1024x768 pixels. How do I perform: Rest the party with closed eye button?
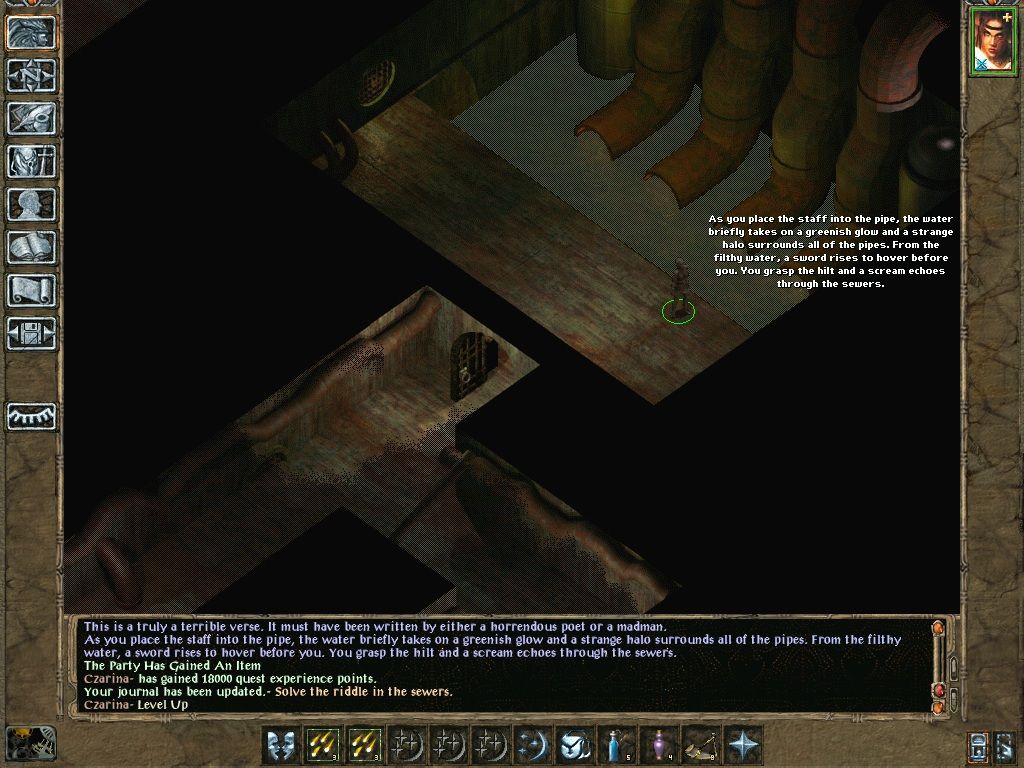(x=31, y=416)
